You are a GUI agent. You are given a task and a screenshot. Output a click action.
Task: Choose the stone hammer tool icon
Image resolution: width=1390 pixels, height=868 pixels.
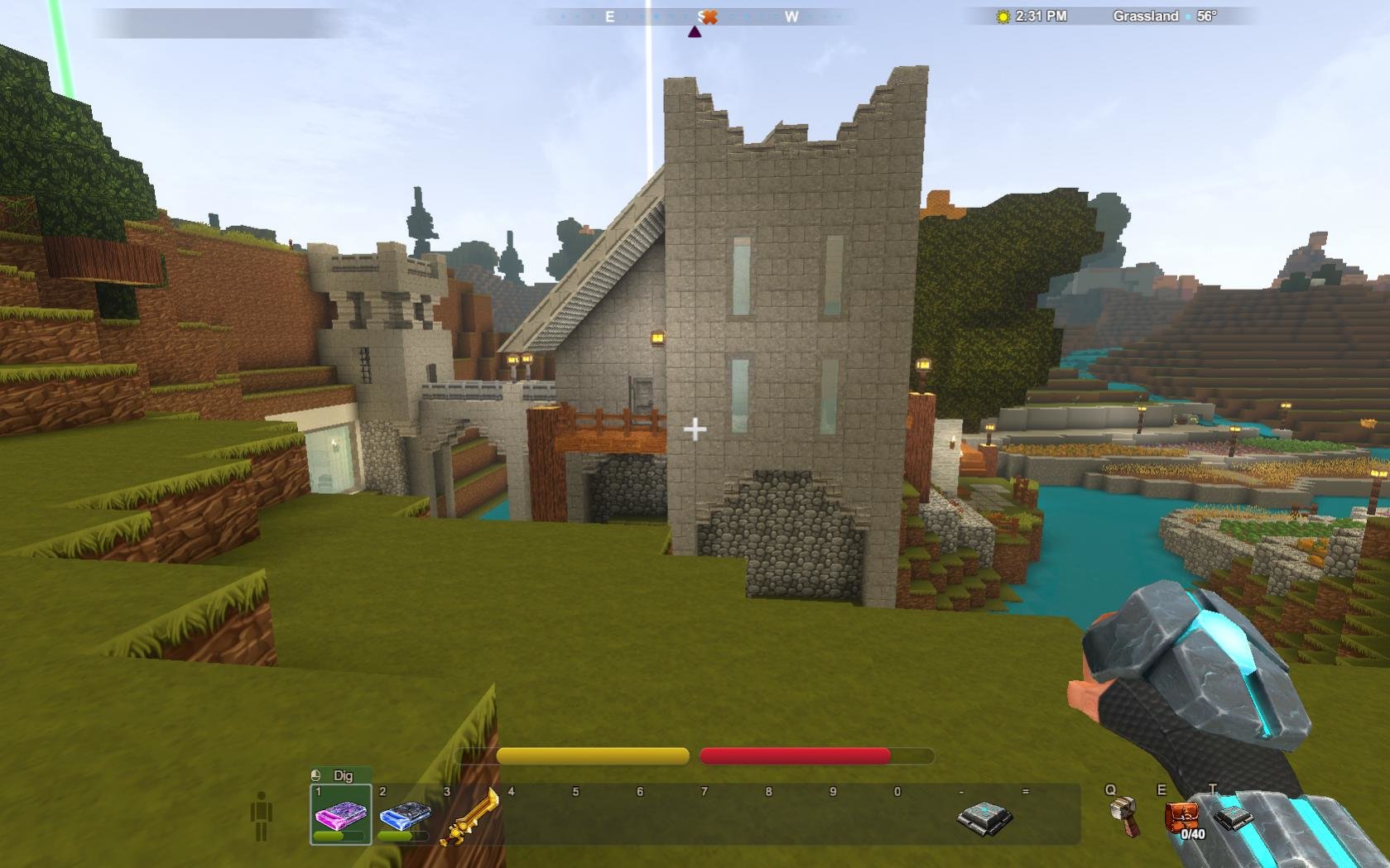click(x=1123, y=814)
